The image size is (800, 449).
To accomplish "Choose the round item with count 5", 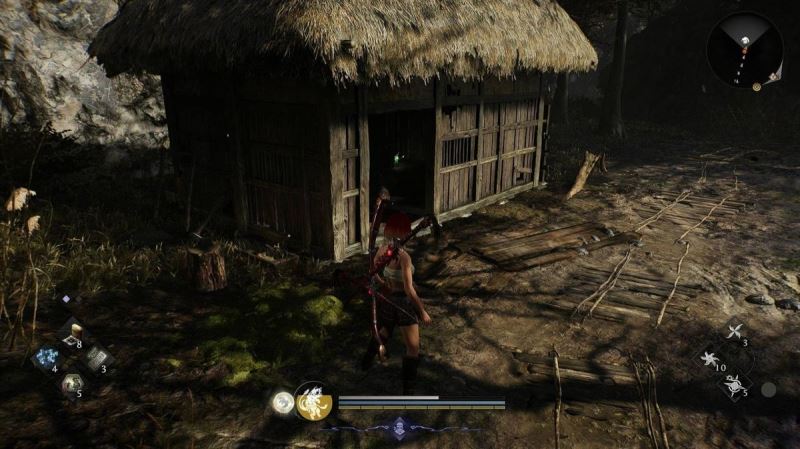I will pos(71,383).
